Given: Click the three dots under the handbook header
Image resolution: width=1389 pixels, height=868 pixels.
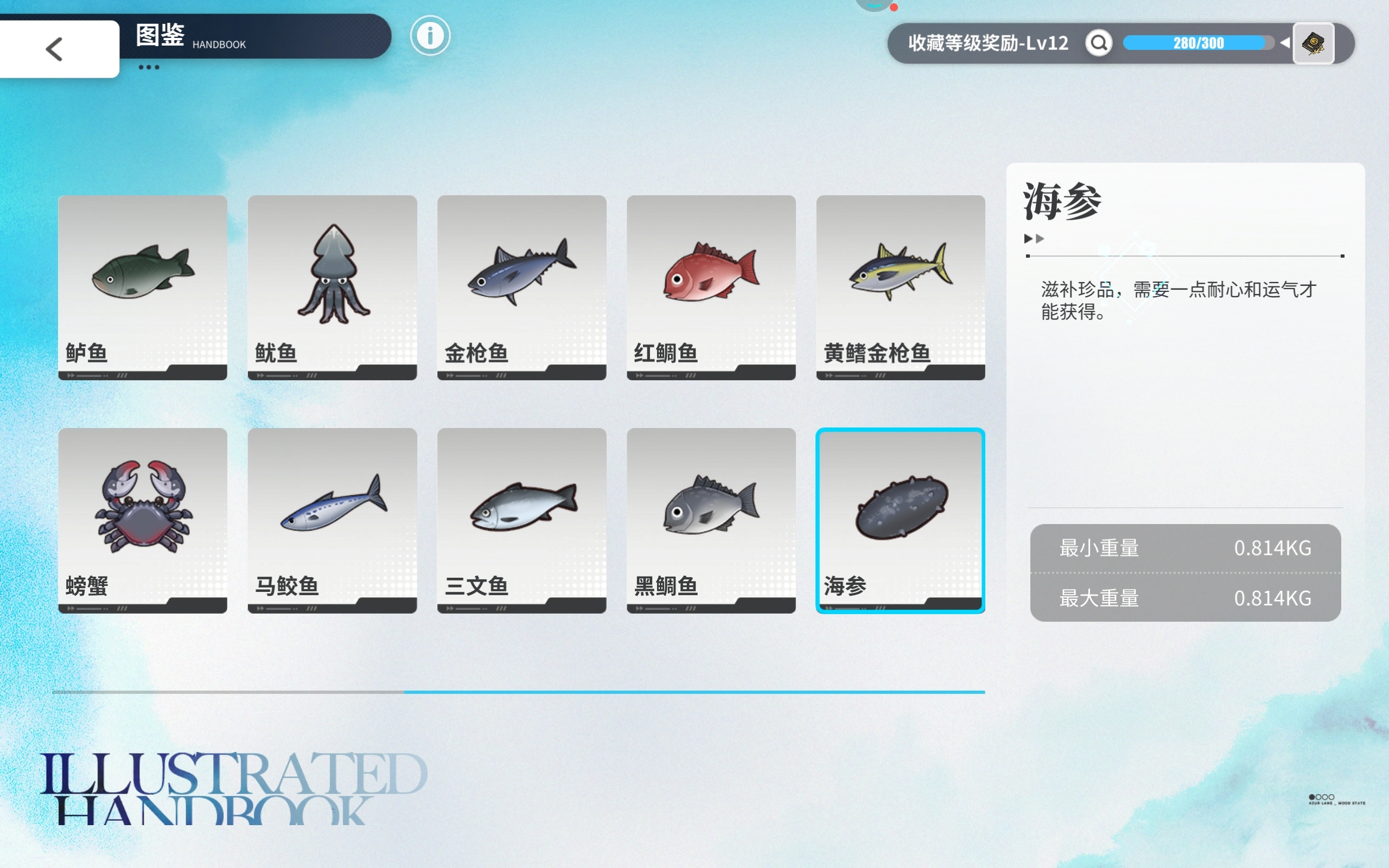Looking at the screenshot, I should [x=149, y=67].
